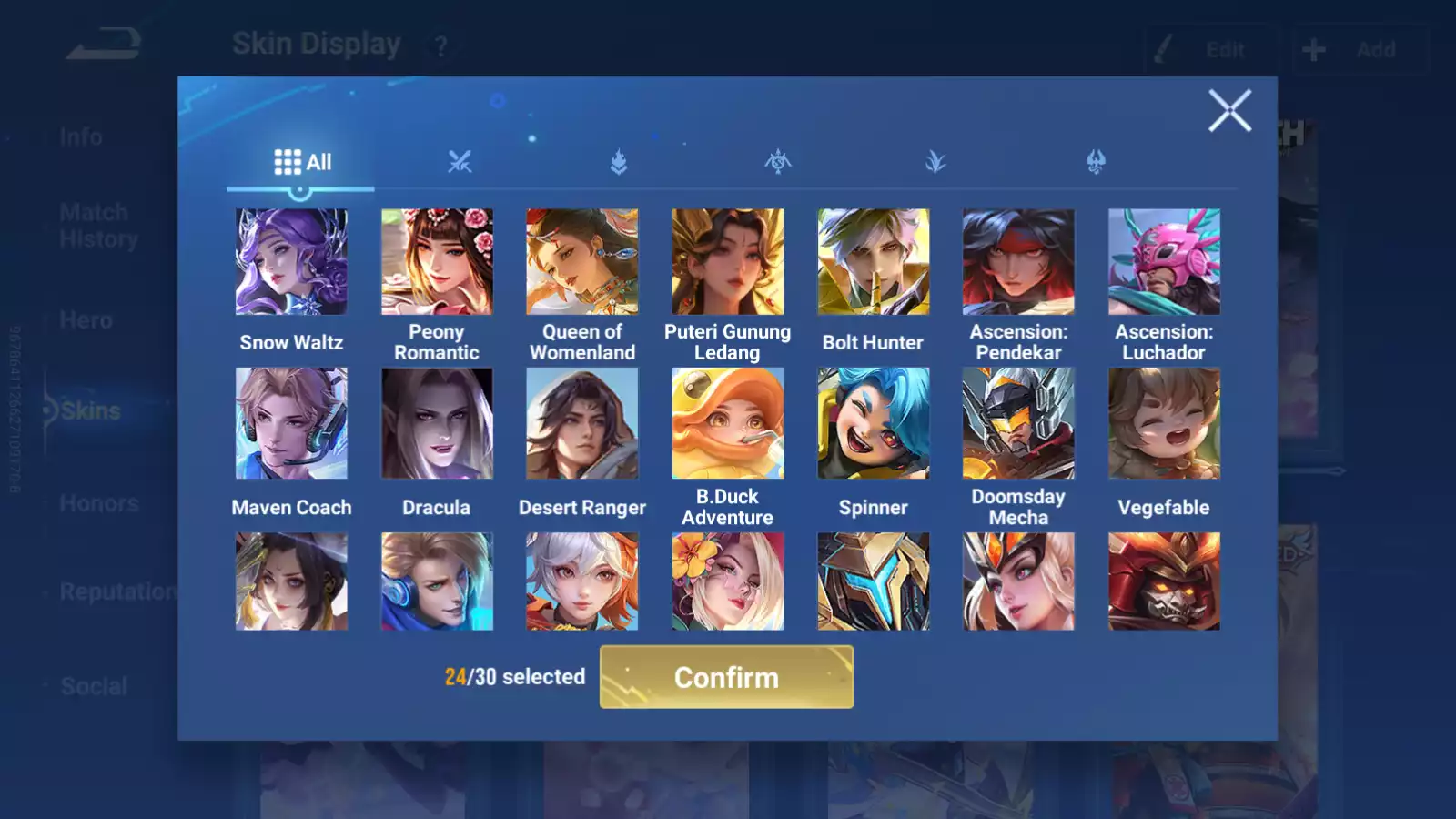Screen dimensions: 1456x819
Task: Filter skins by the crossed swords tab
Action: tap(460, 163)
